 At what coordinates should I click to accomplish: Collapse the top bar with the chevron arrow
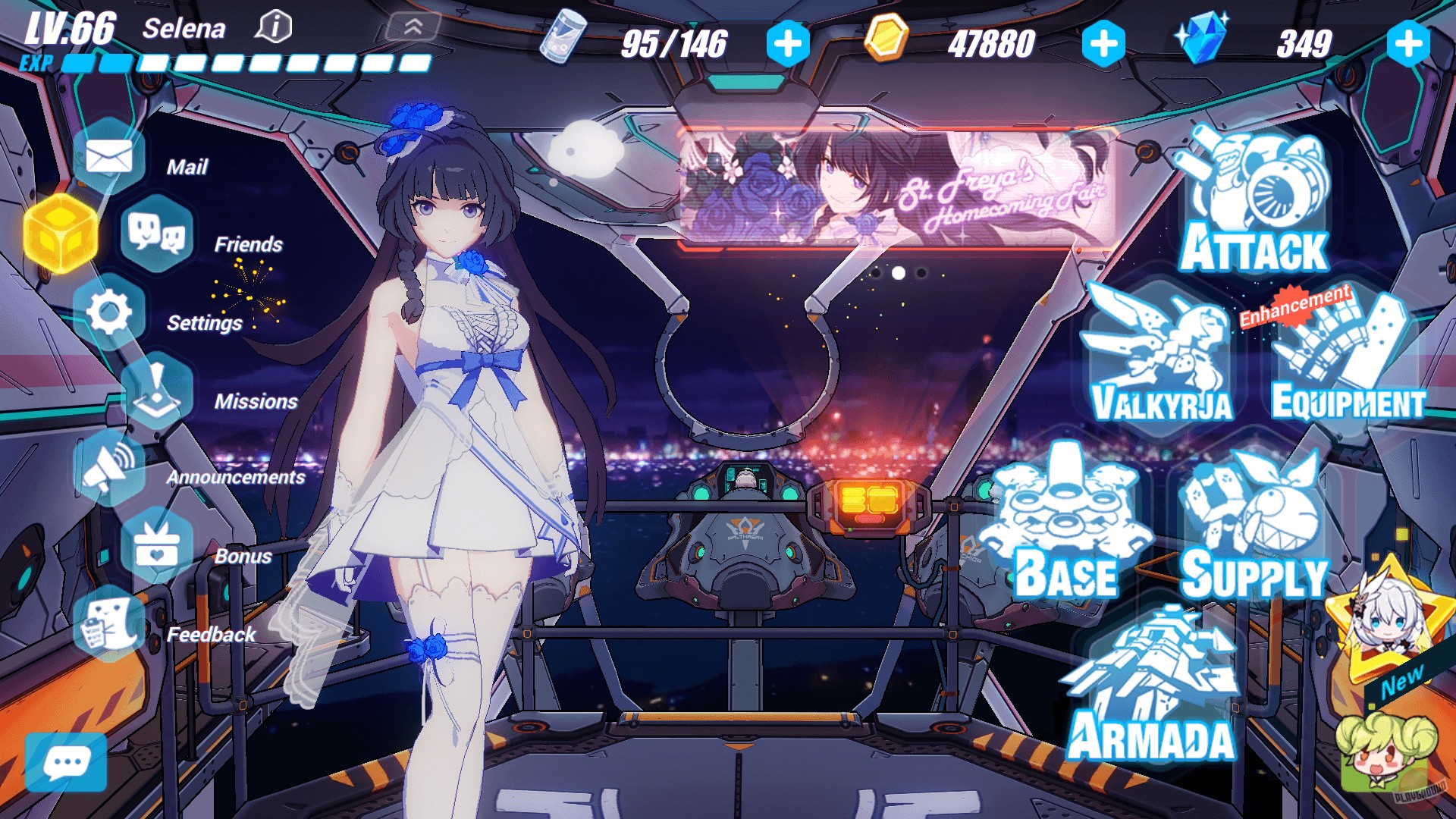413,28
